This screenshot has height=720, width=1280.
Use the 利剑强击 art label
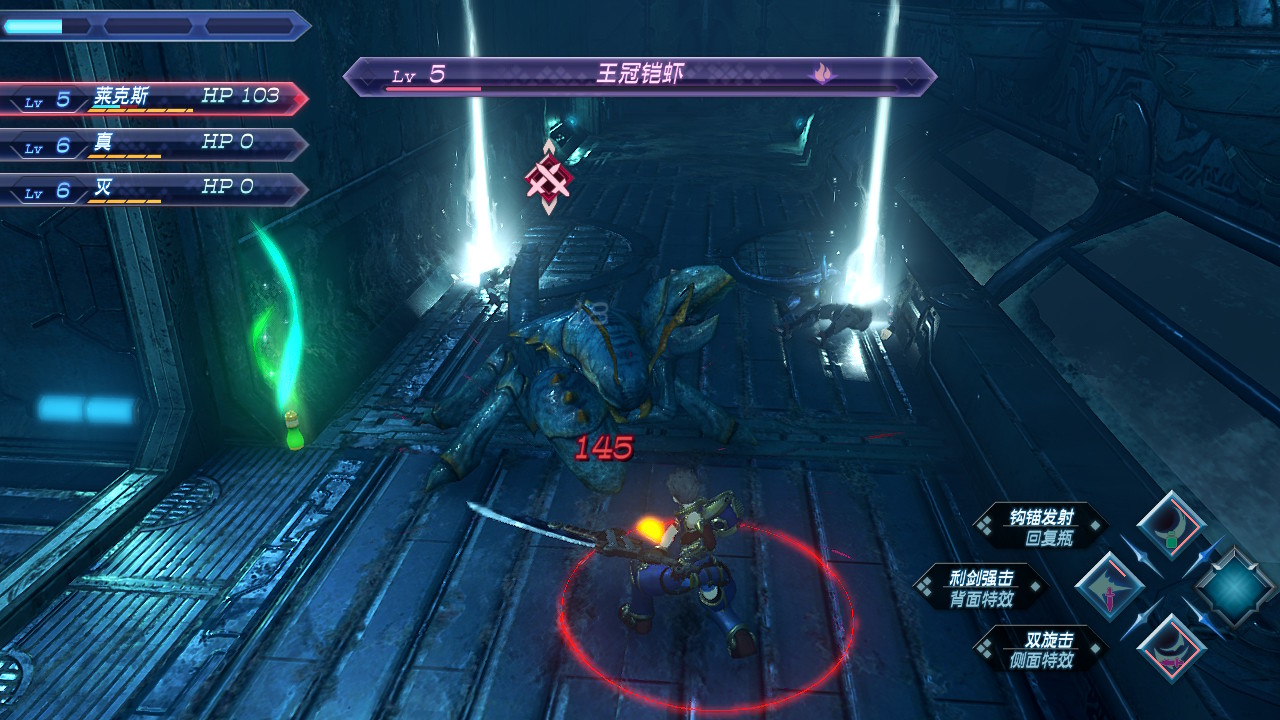pos(980,587)
